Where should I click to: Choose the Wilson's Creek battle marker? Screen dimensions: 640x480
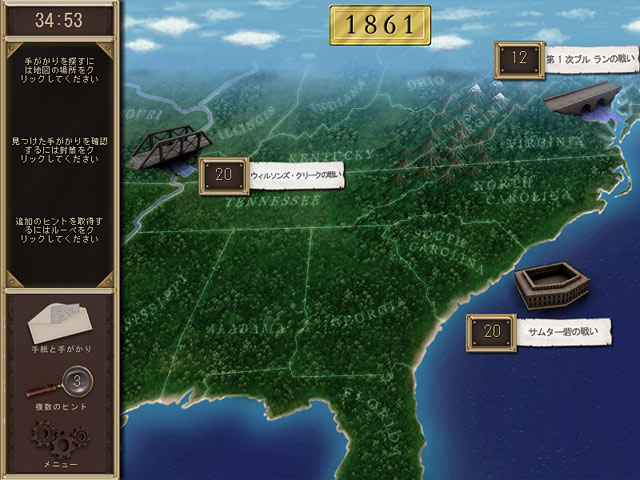pos(224,175)
